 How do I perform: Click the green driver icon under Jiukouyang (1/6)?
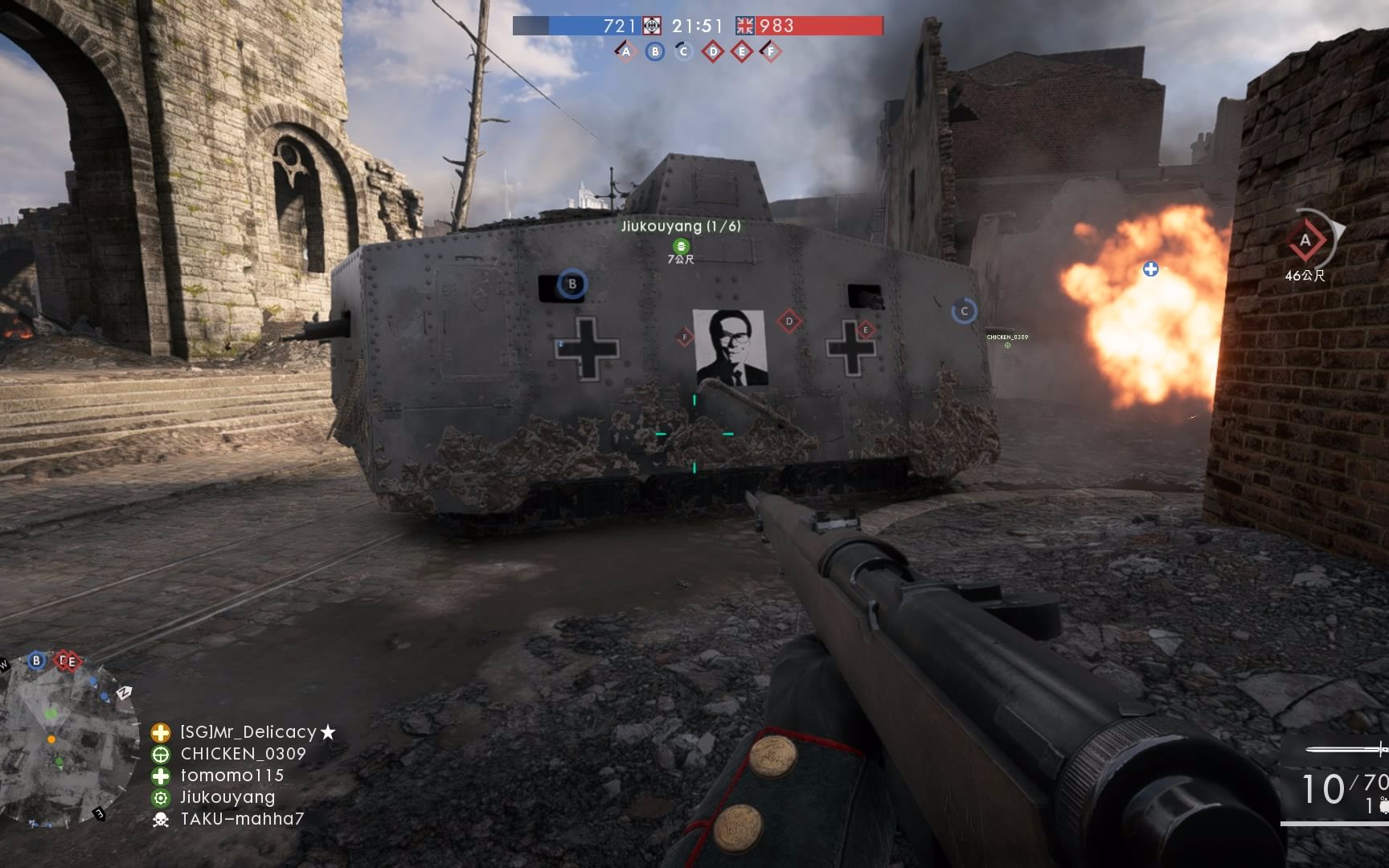680,245
